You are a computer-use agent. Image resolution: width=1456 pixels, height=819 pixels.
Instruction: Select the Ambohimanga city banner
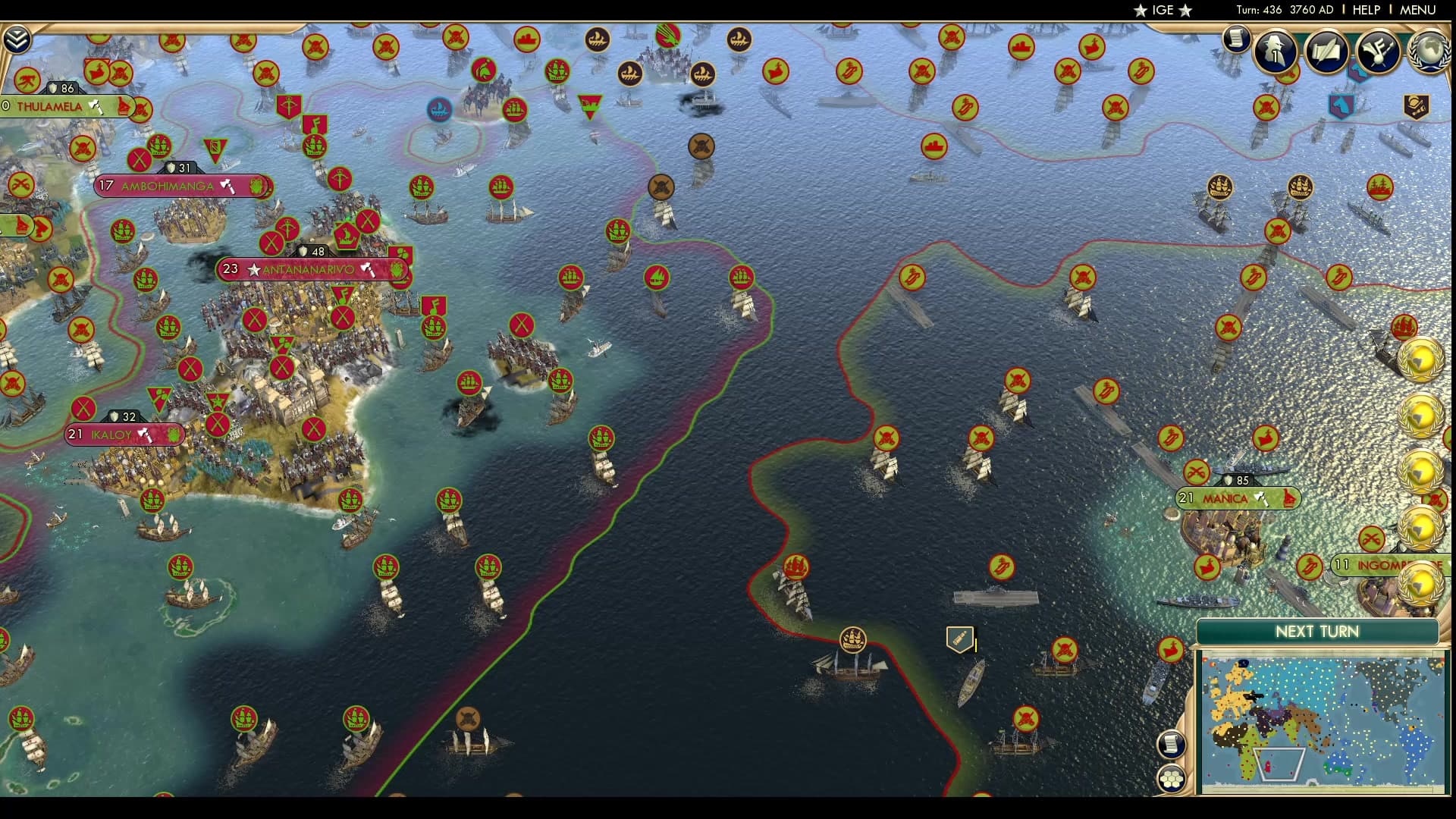pos(171,185)
